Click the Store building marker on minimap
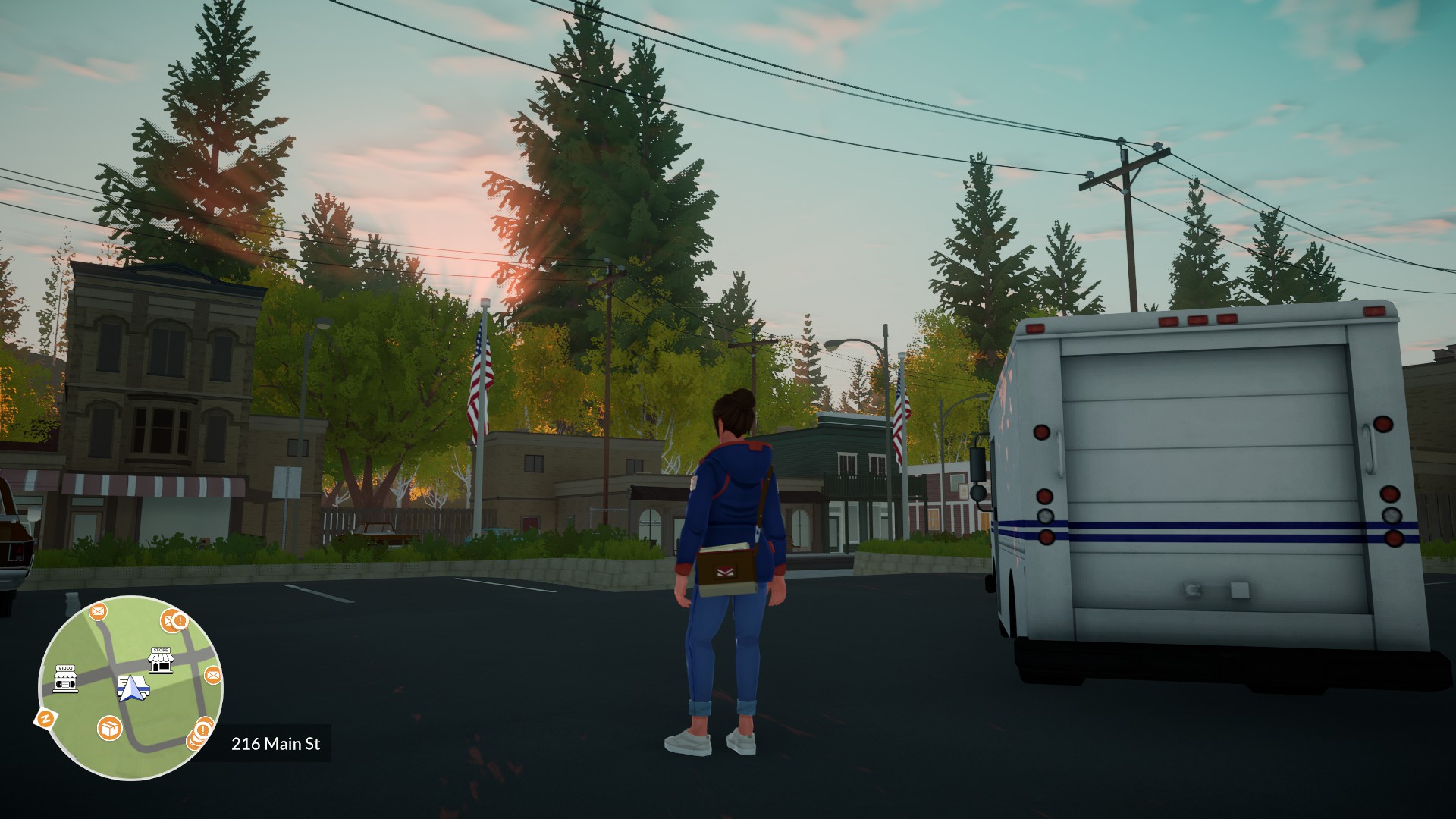The height and width of the screenshot is (819, 1456). point(160,661)
